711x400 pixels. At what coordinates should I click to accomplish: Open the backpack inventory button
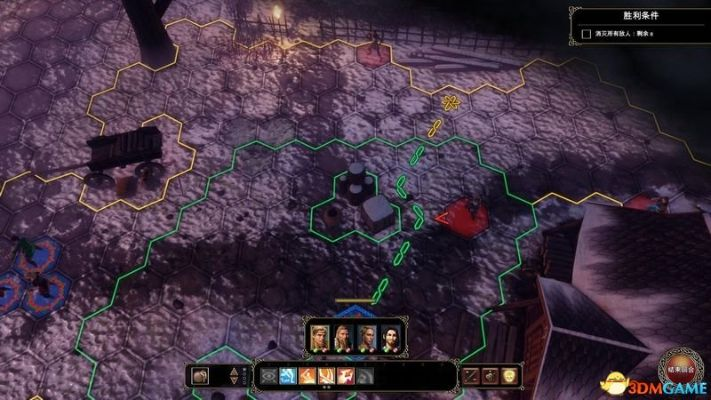200,376
